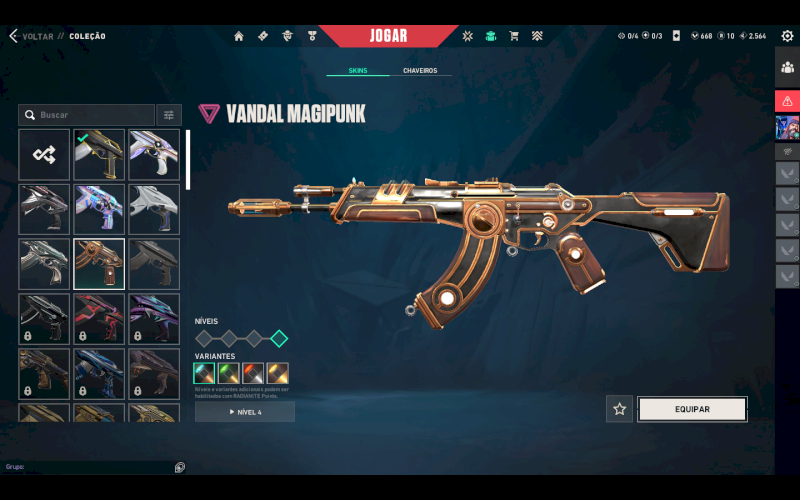Pick the red locked Vandal skin
The width and height of the screenshot is (800, 500).
coord(99,318)
